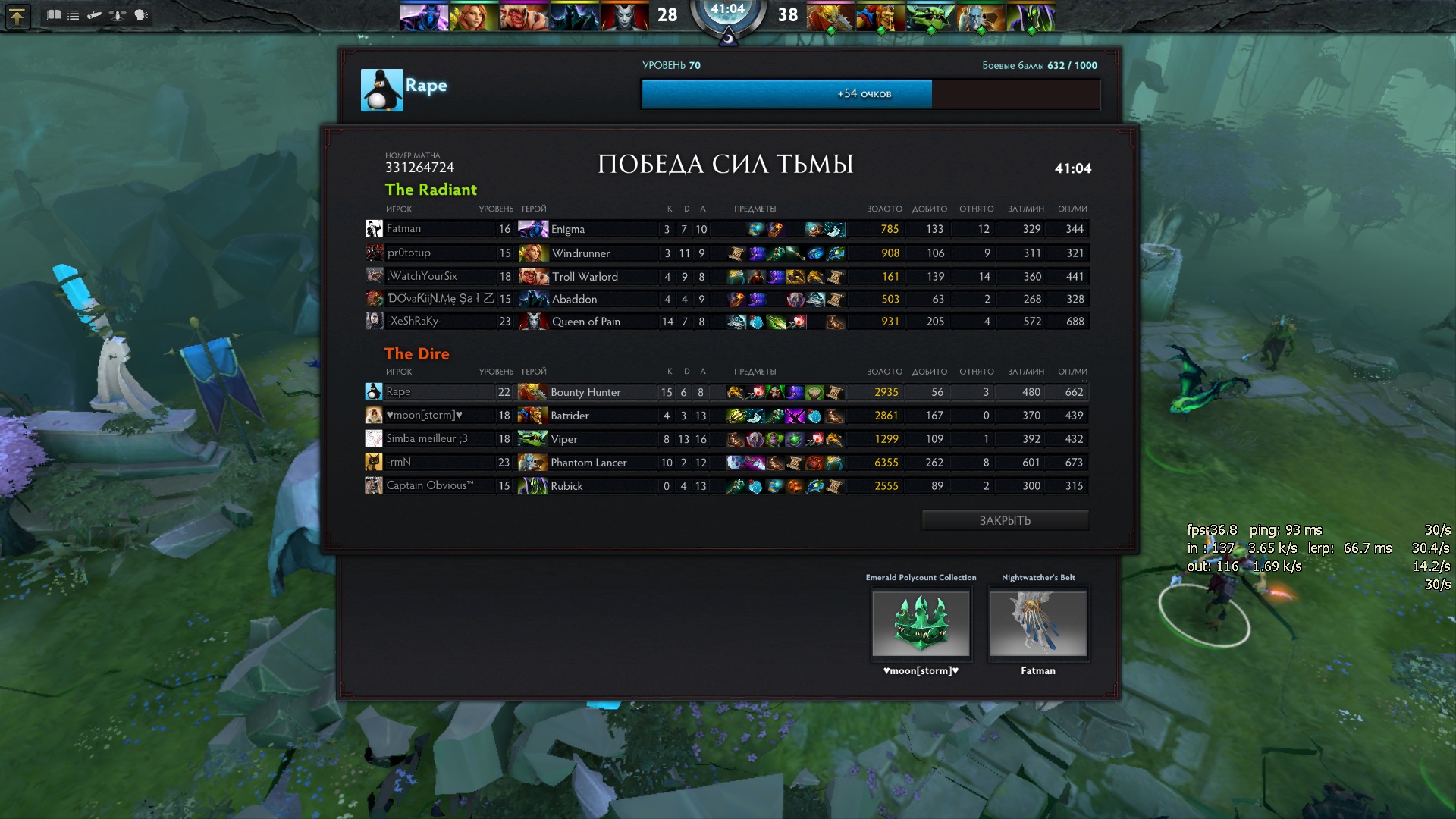Image resolution: width=1456 pixels, height=819 pixels.
Task: Select the Rubick portrait in top bar
Action: click(1031, 17)
